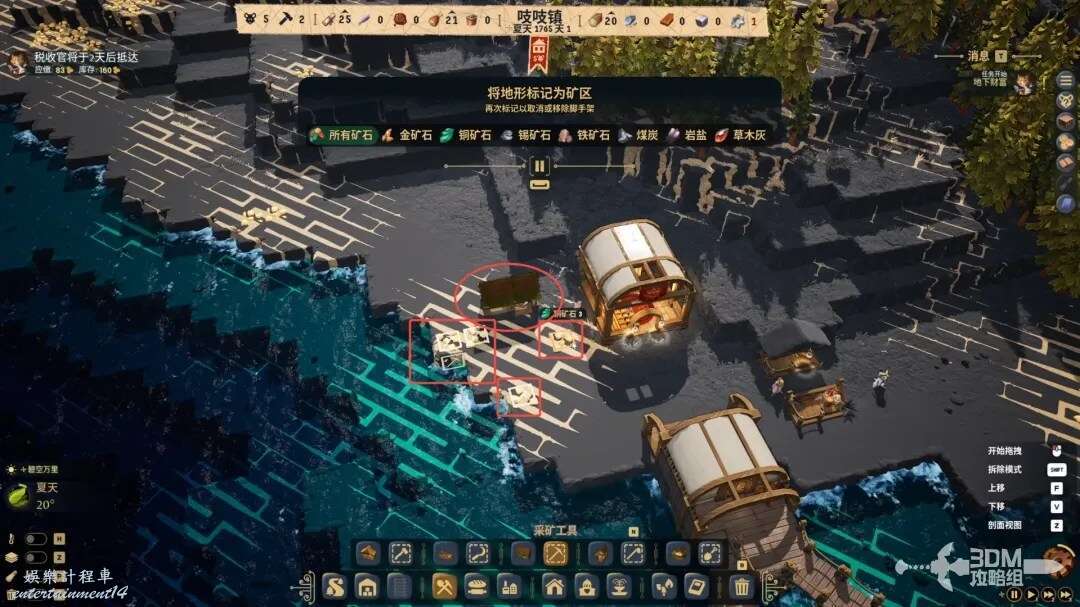1080x607 pixels.
Task: Click the pause button under the ore filters
Action: [x=540, y=167]
